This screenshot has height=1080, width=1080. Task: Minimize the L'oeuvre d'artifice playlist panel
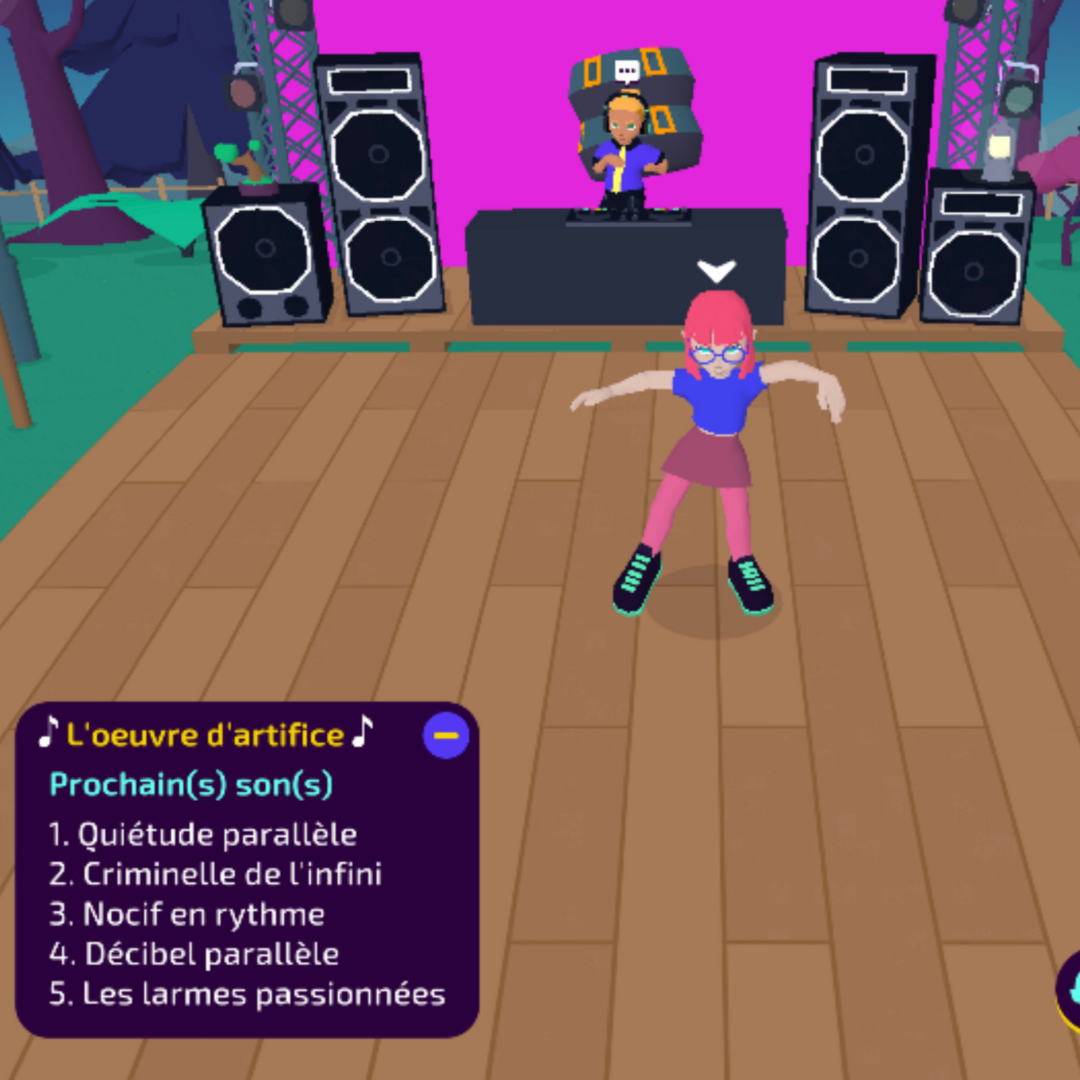coord(446,736)
